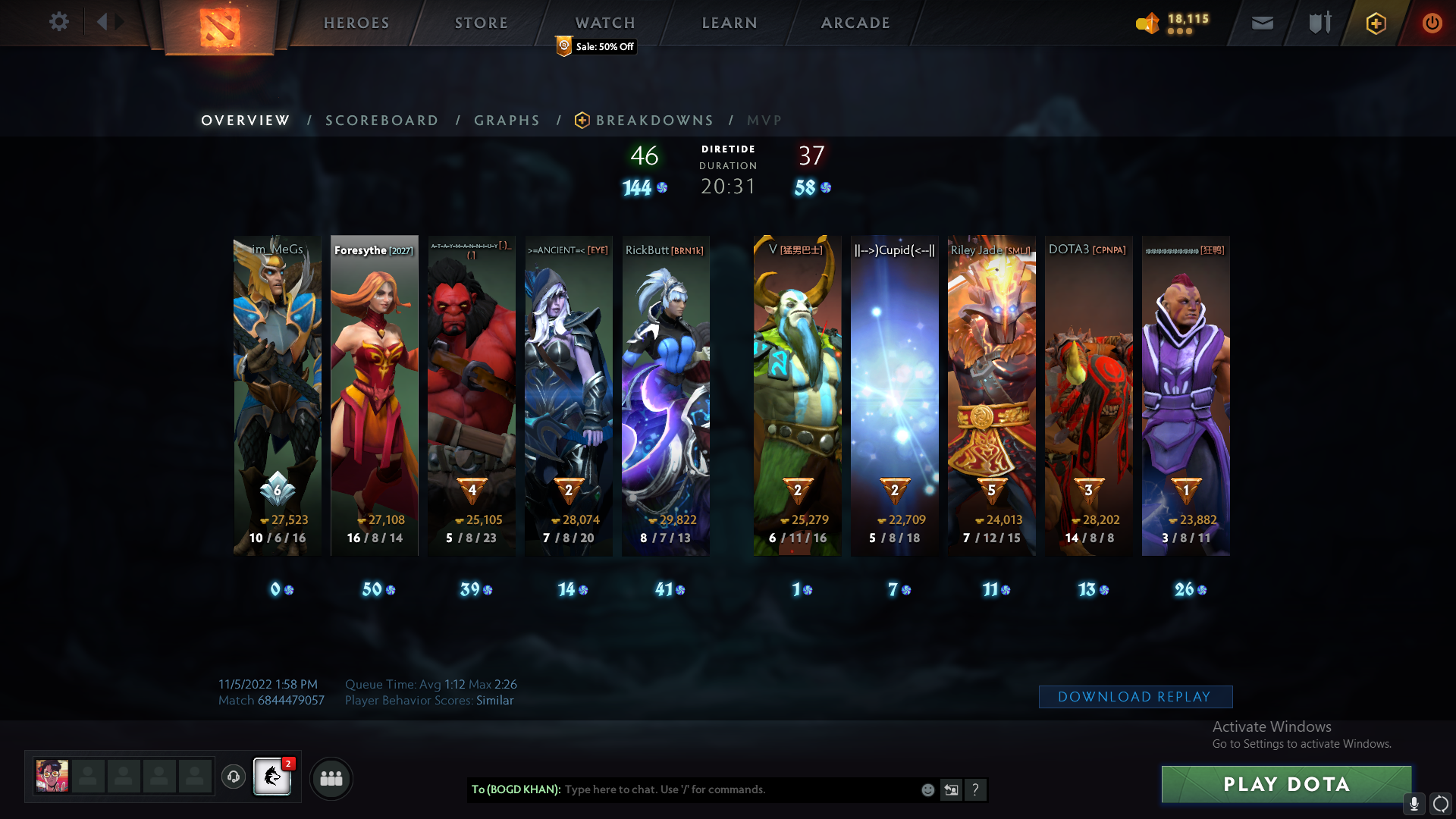Switch to the Scoreboard tab
Viewport: 1456px width, 819px height.
(x=381, y=120)
